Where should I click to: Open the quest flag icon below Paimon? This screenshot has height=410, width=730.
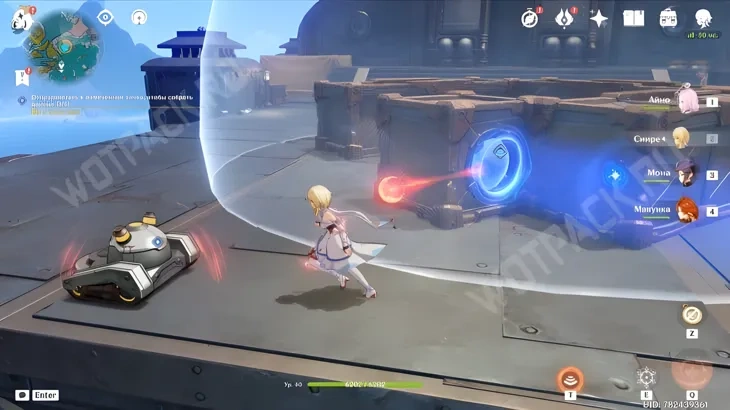click(x=21, y=76)
